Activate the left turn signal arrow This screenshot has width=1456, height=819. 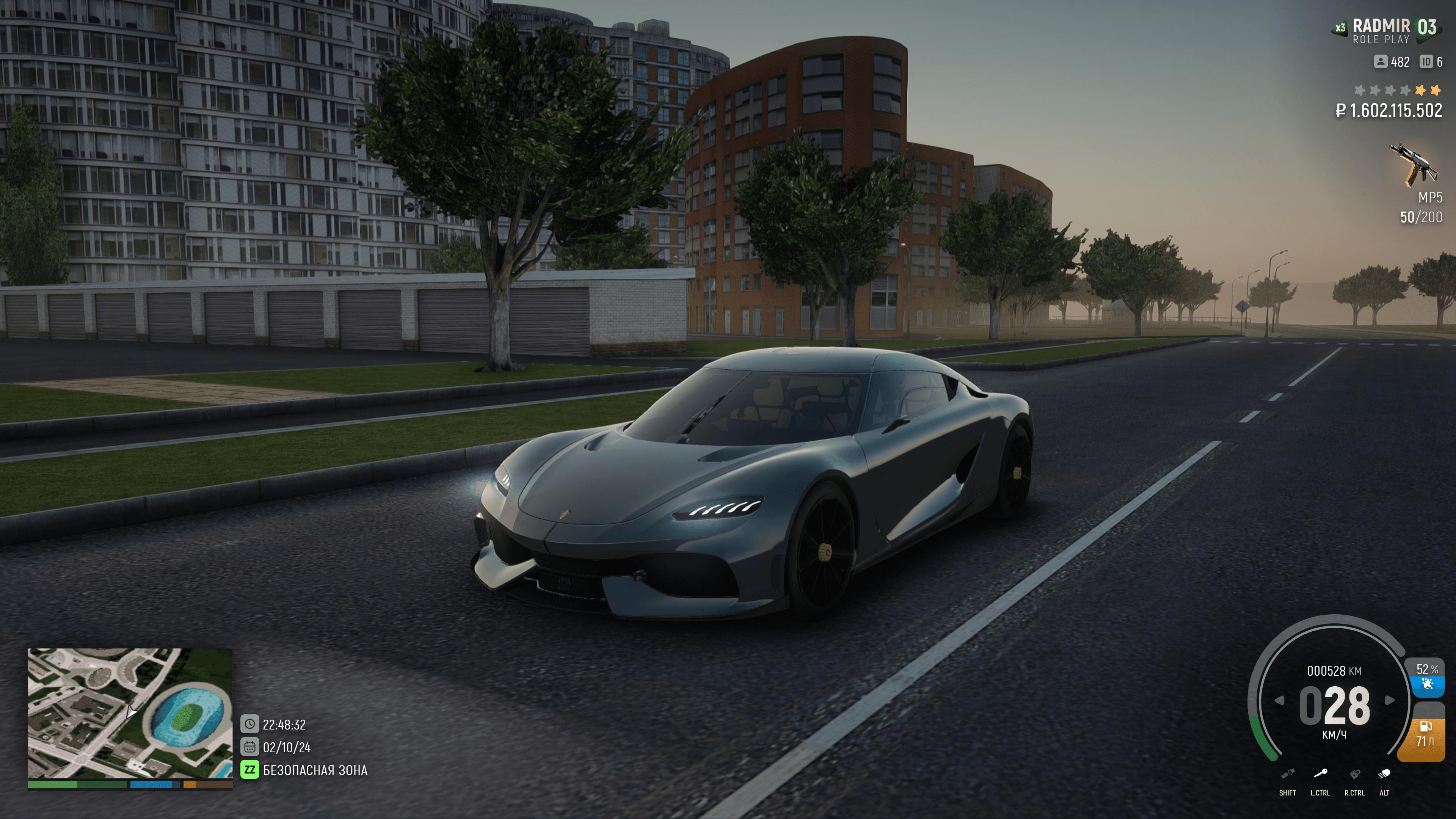(x=1280, y=701)
